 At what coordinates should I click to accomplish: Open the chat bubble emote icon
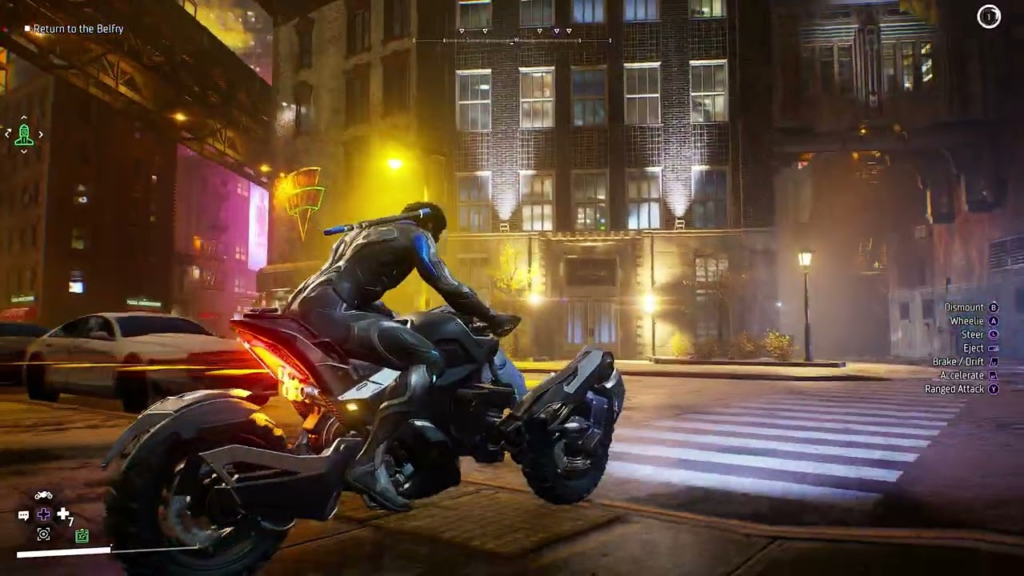click(x=24, y=515)
